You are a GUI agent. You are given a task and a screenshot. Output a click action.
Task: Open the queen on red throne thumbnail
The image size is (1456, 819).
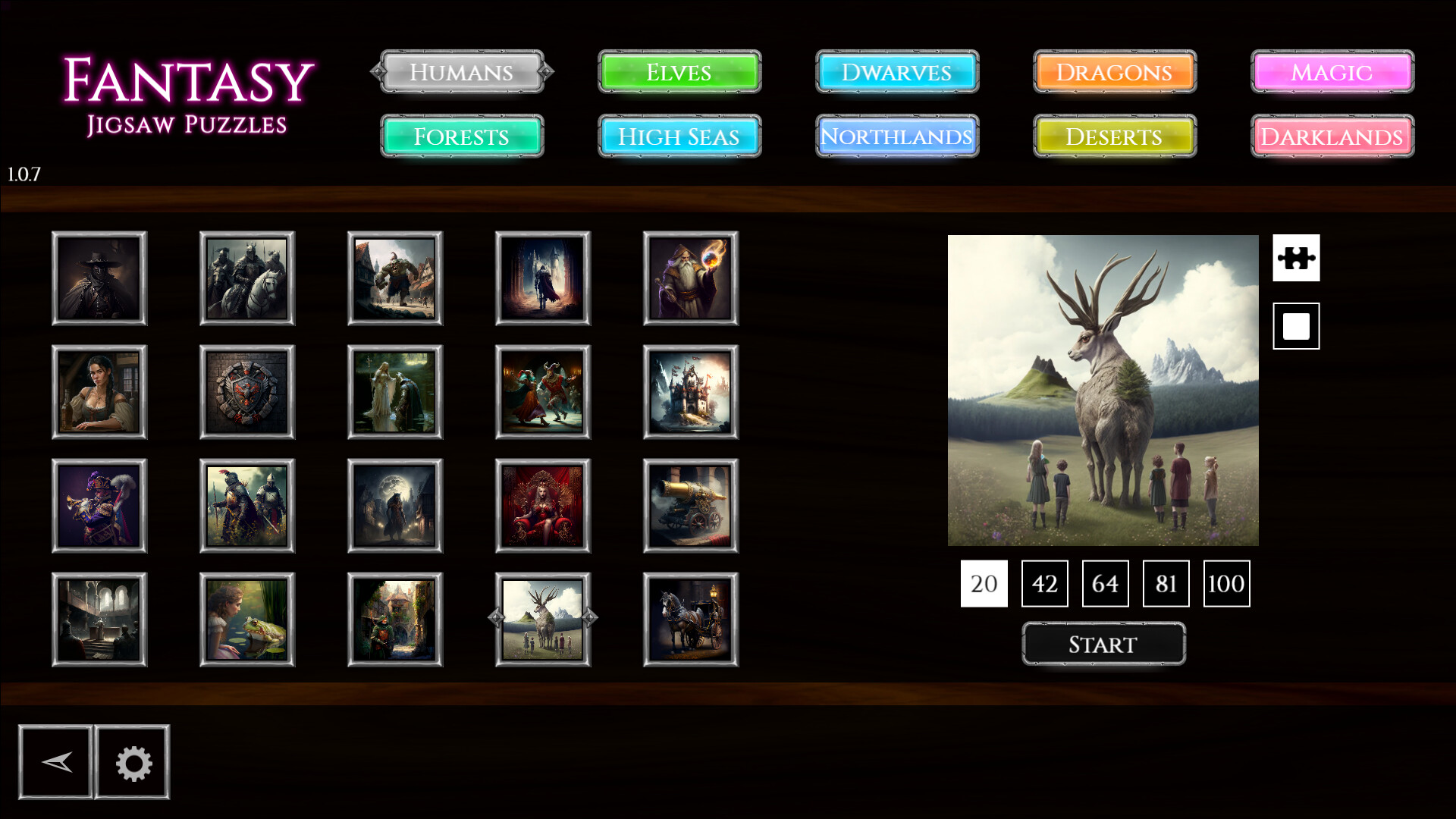544,506
